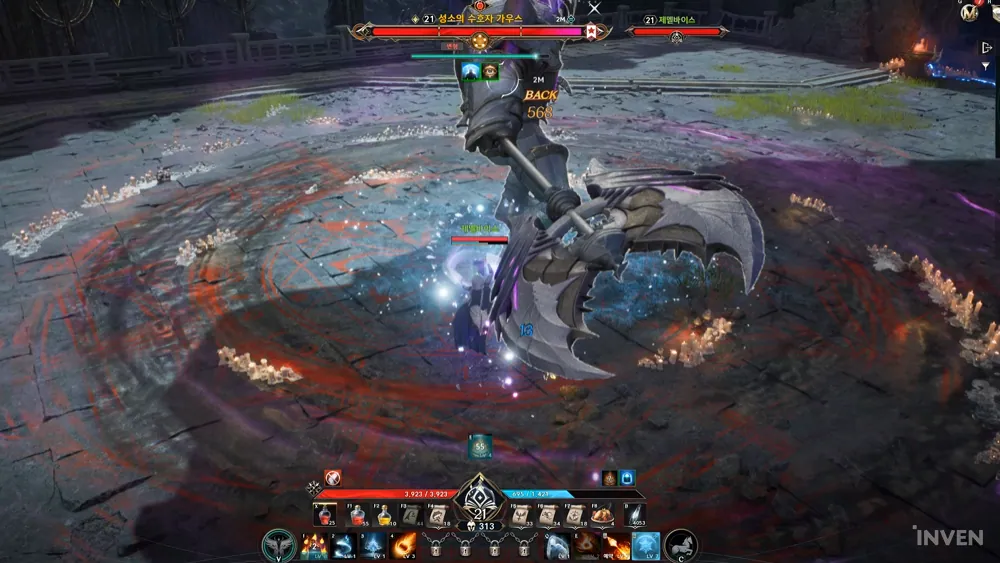The height and width of the screenshot is (563, 1000).
Task: Select the green-framed face buff under boss bar
Action: point(490,71)
